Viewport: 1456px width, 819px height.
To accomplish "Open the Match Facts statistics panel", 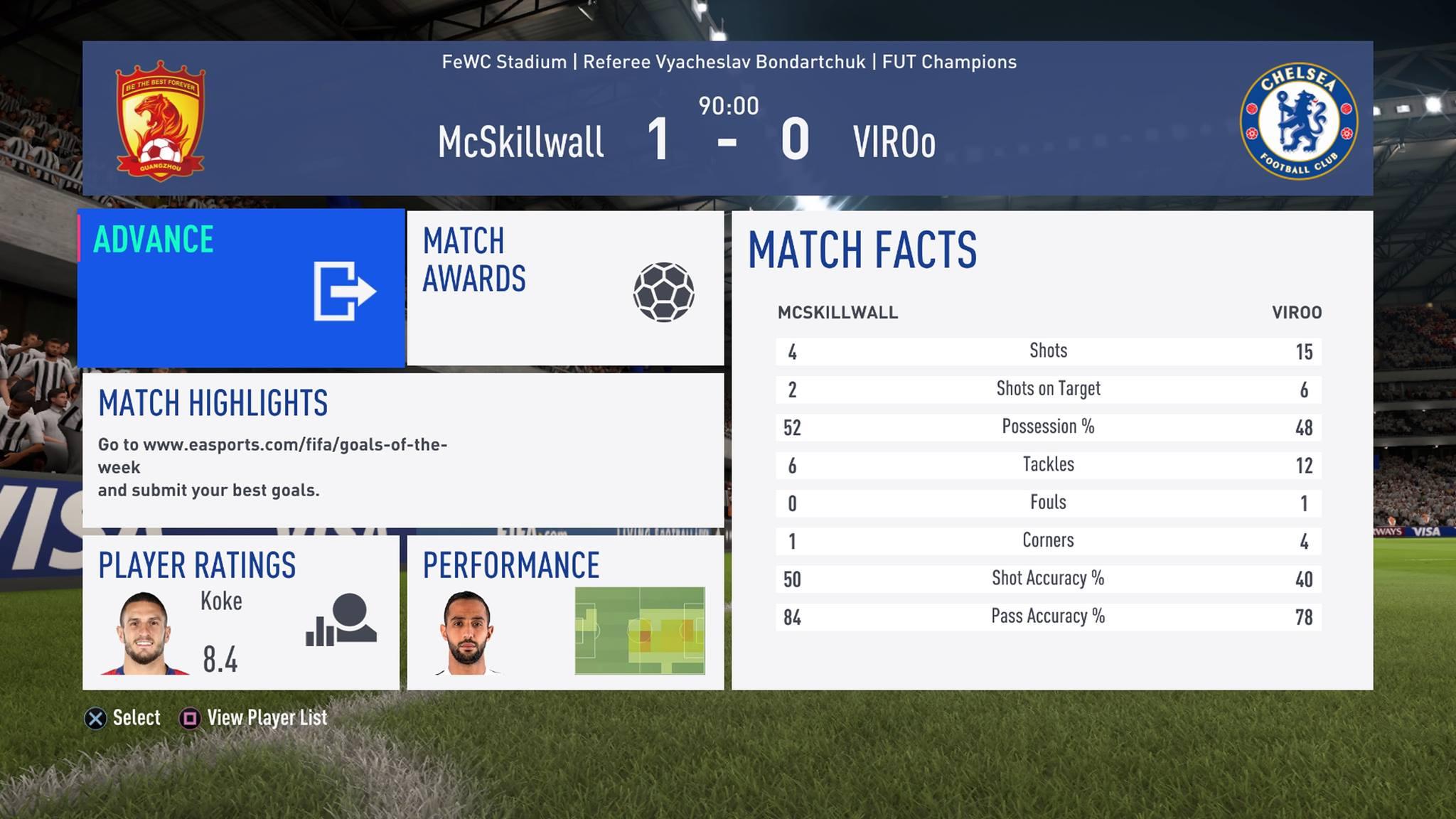I will pyautogui.click(x=1052, y=450).
